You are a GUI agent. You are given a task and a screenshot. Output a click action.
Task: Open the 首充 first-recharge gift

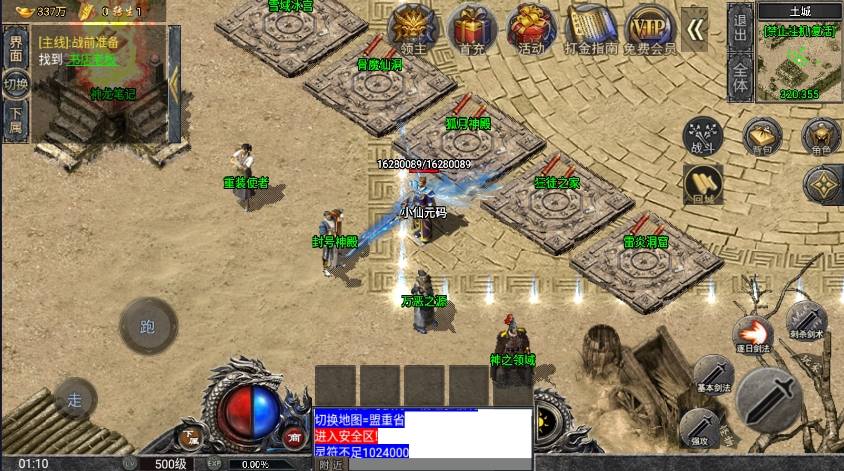tap(470, 28)
